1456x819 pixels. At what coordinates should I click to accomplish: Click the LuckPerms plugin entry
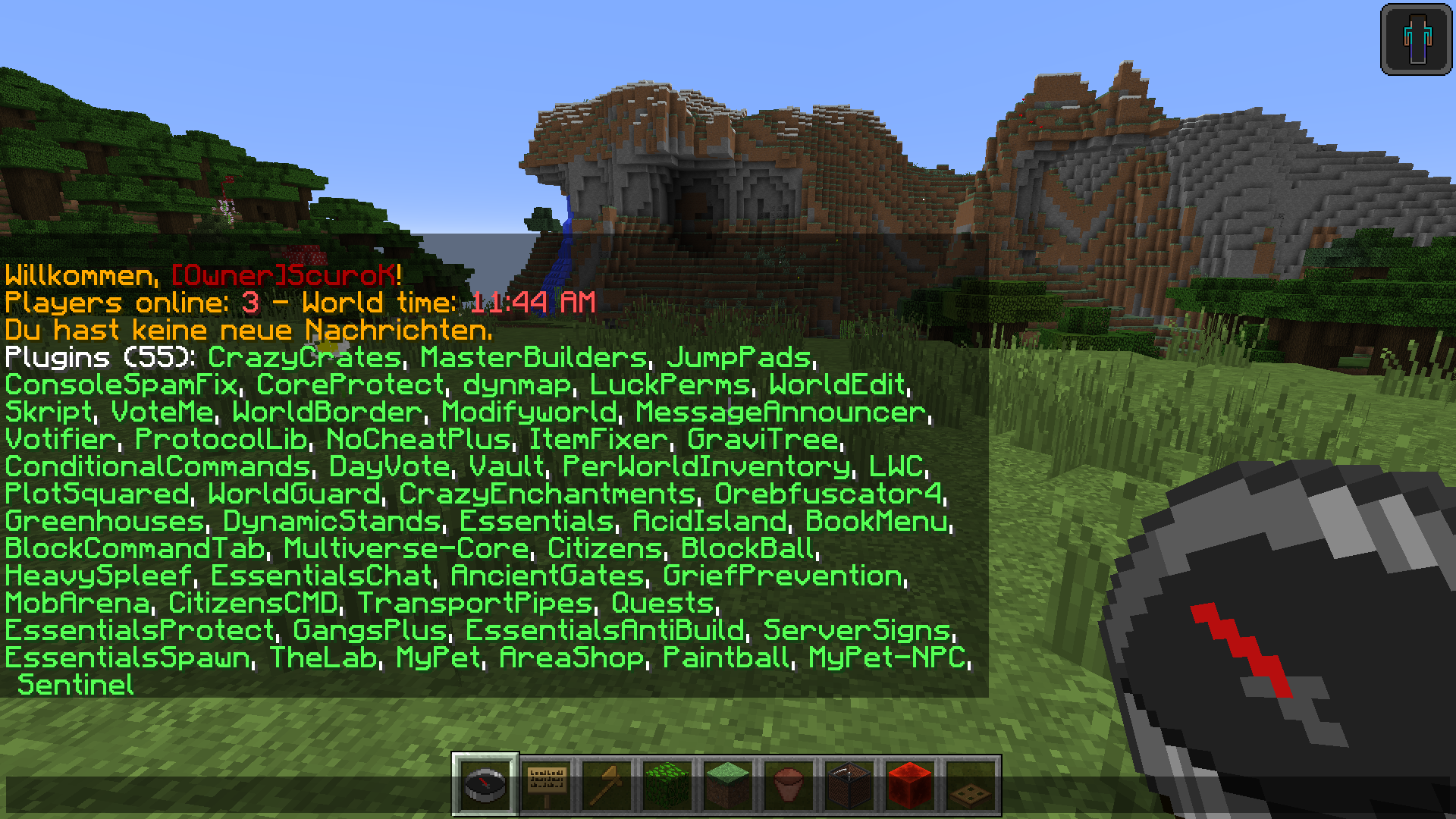pyautogui.click(x=669, y=386)
